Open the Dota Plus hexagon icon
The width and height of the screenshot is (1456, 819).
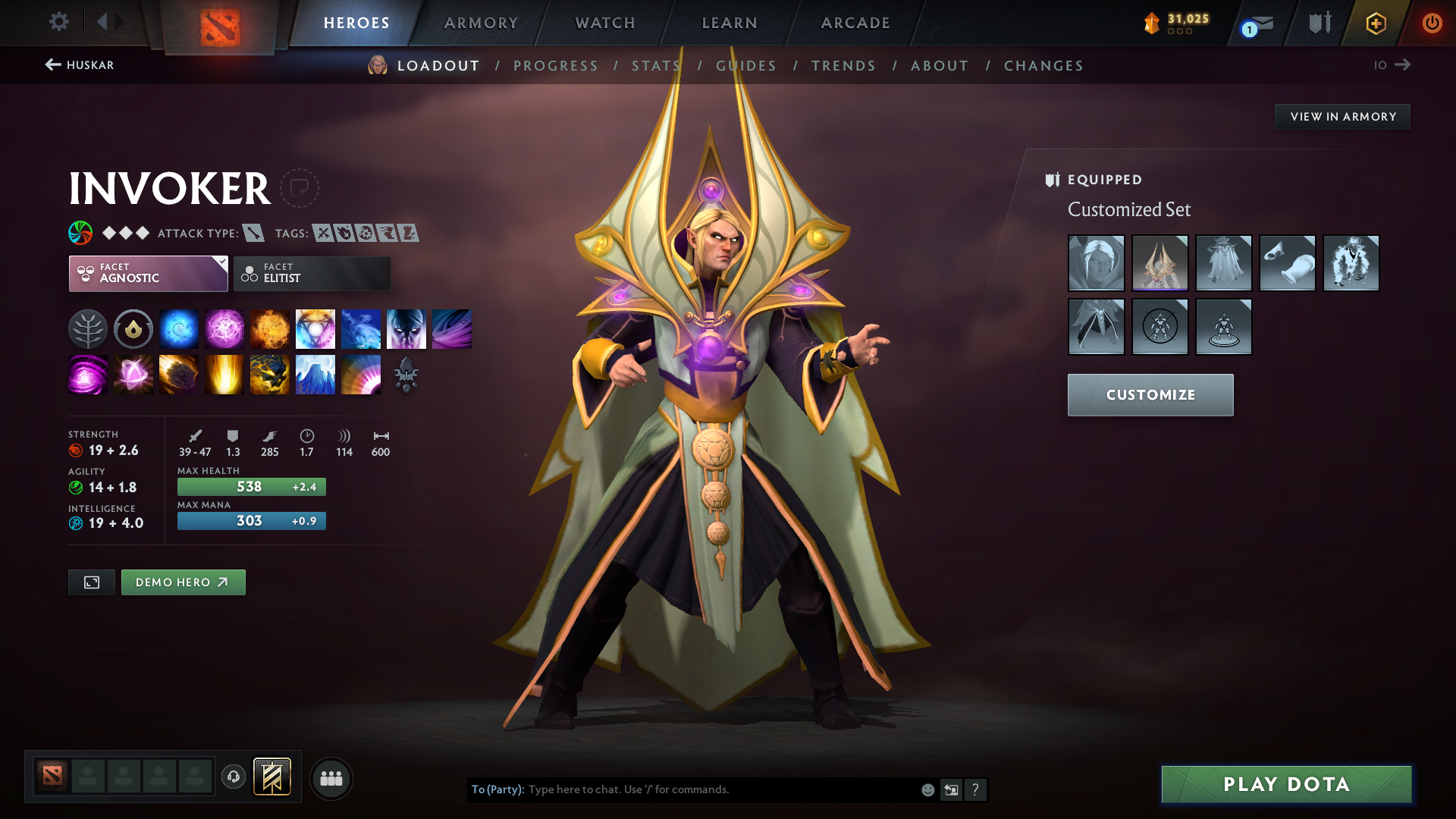(1375, 23)
